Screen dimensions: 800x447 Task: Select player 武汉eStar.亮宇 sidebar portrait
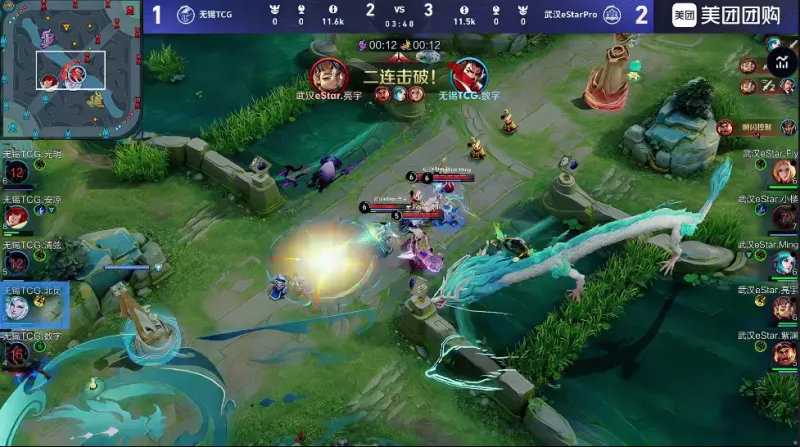[783, 308]
